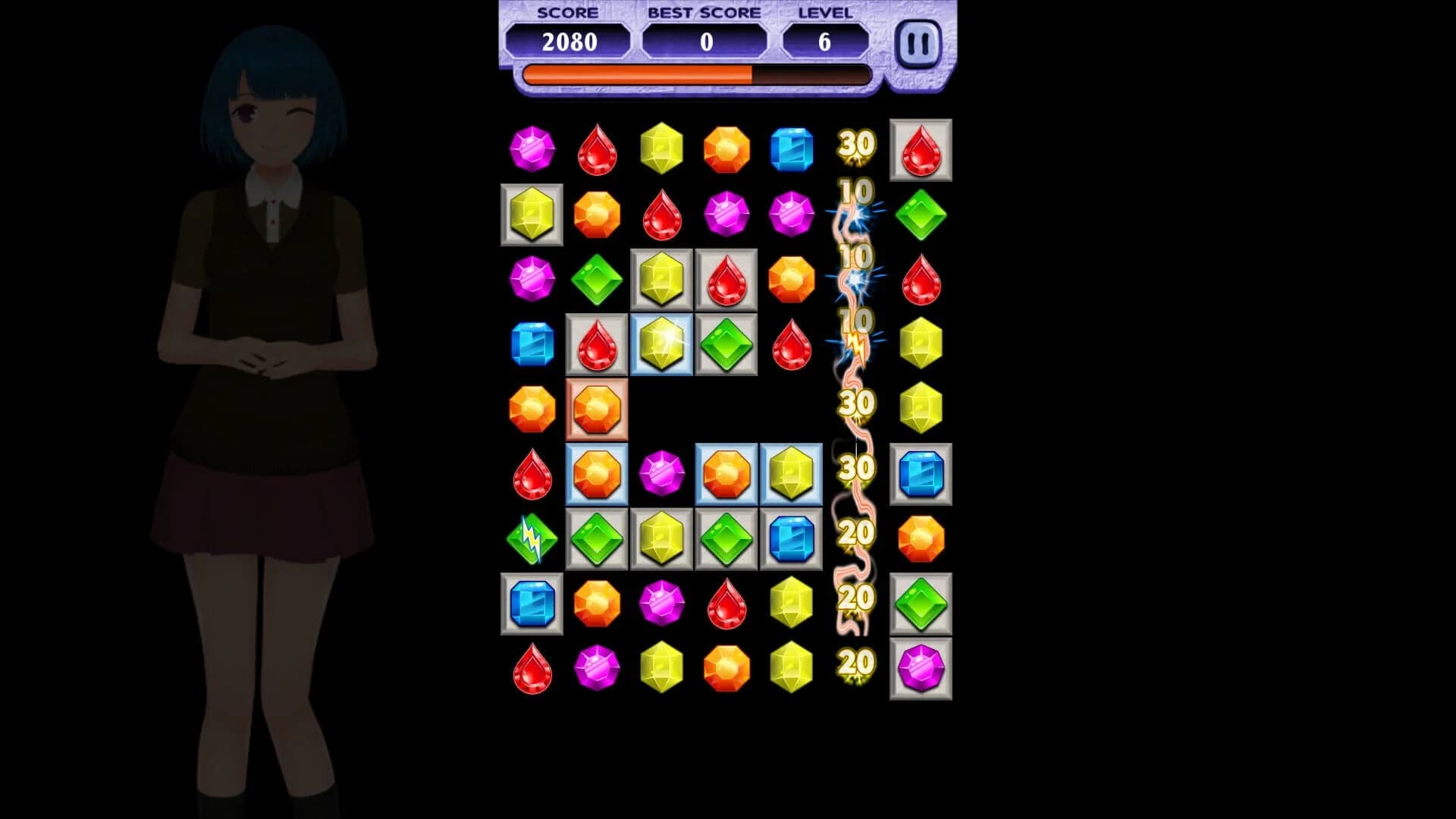Click the LEVEL indicator showing 6
This screenshot has width=1456, height=819.
click(825, 43)
